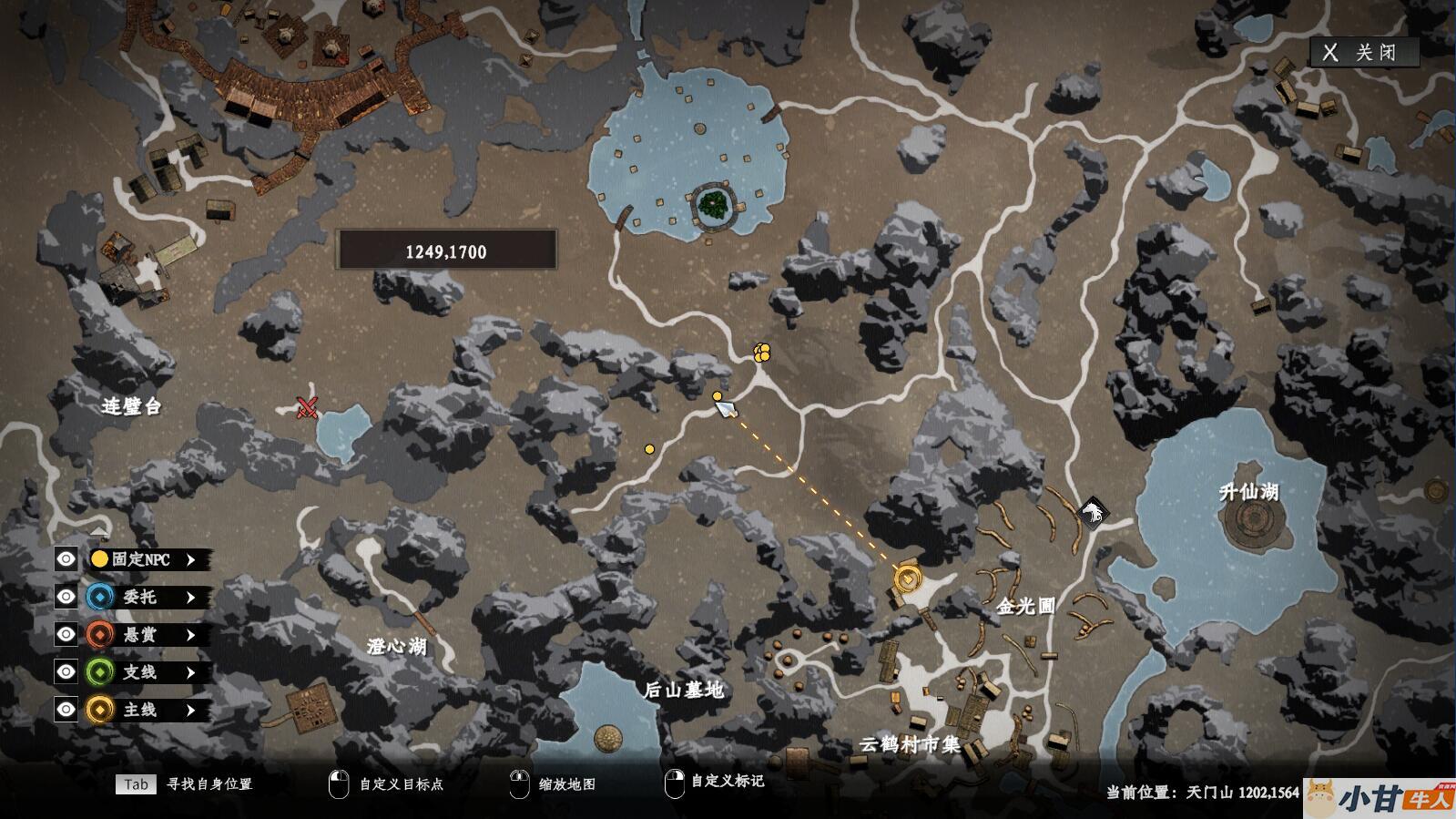The image size is (1456, 819).
Task: Expand the 委托 filter list arrow
Action: pos(190,597)
